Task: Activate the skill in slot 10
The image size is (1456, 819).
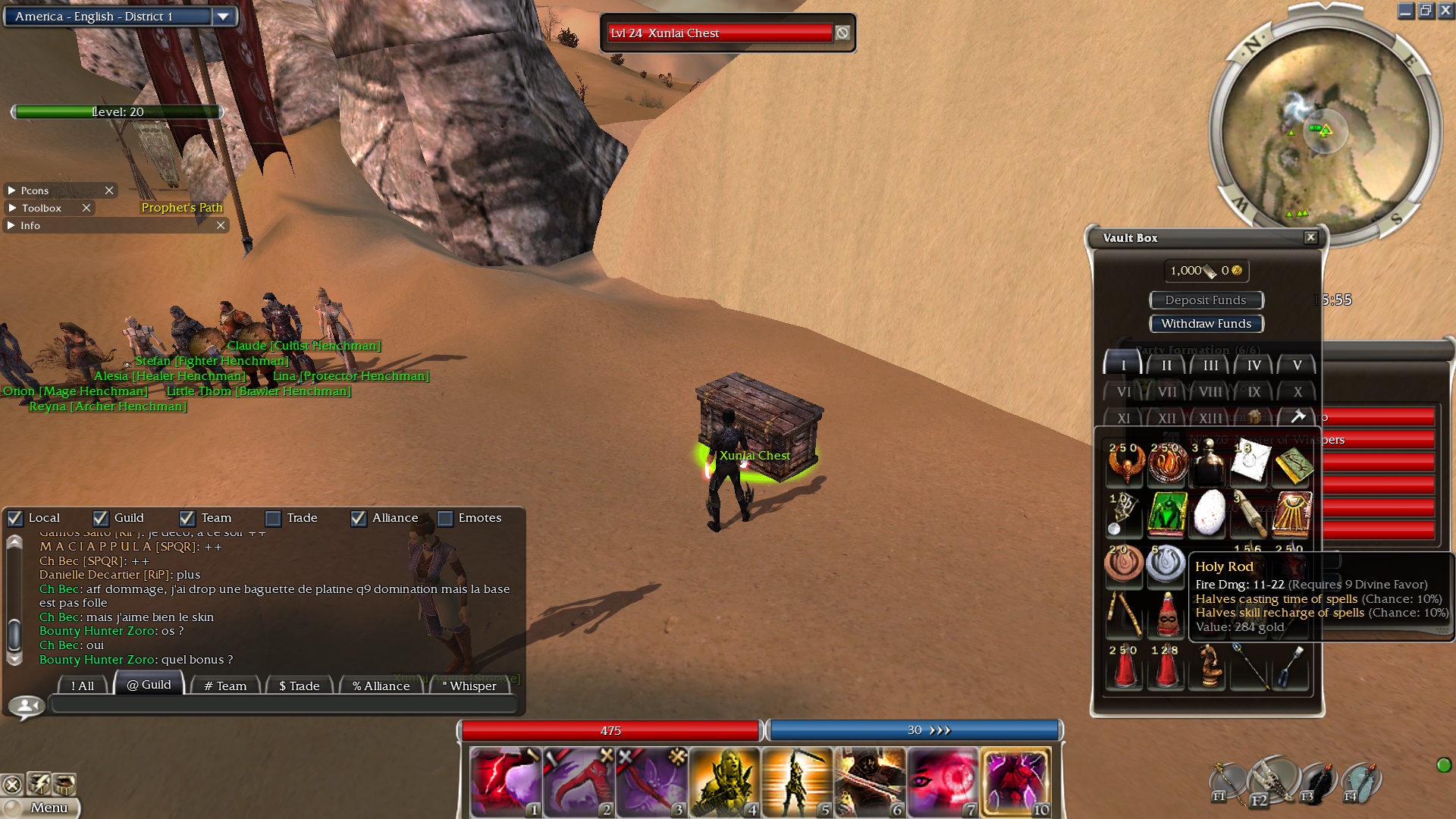Action: pyautogui.click(x=1016, y=782)
